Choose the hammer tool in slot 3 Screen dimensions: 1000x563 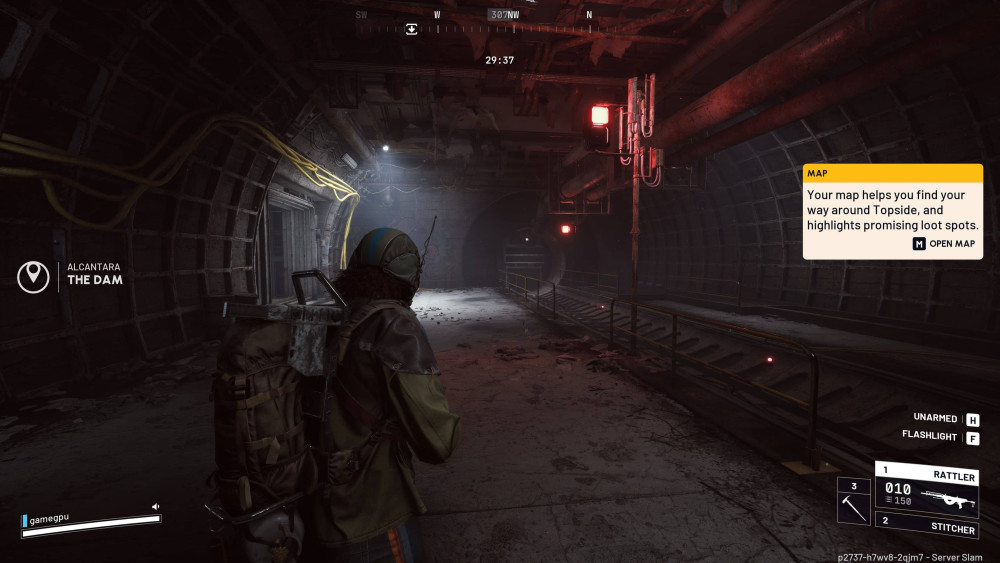(855, 500)
